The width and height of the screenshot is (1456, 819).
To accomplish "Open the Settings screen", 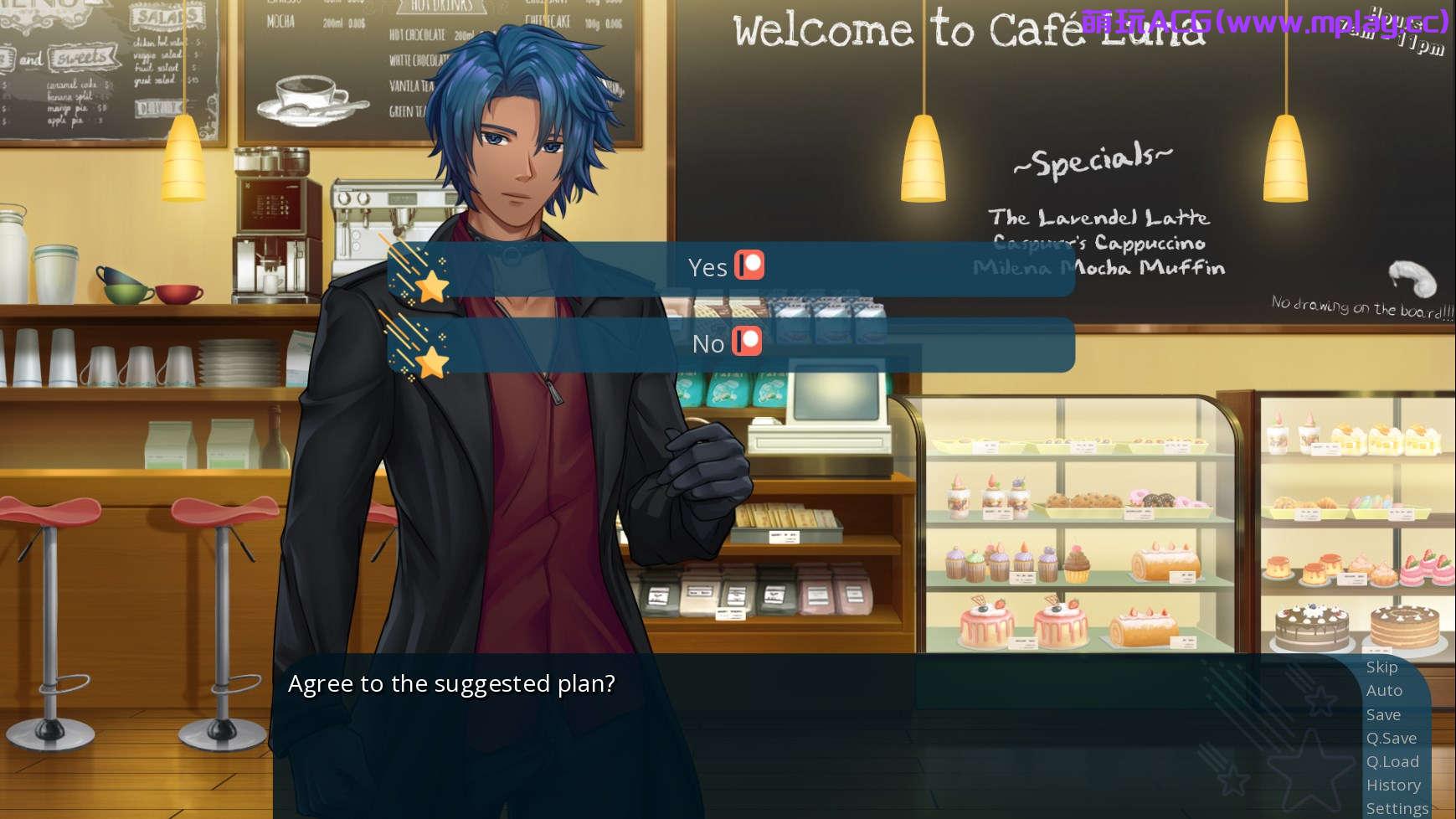I will click(1397, 809).
